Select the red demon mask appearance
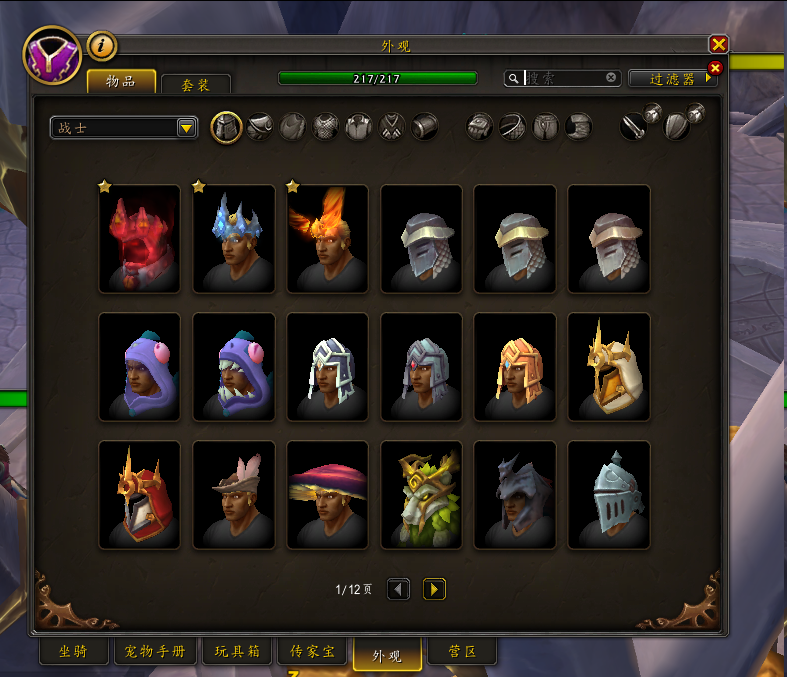Image resolution: width=787 pixels, height=677 pixels. (x=140, y=240)
